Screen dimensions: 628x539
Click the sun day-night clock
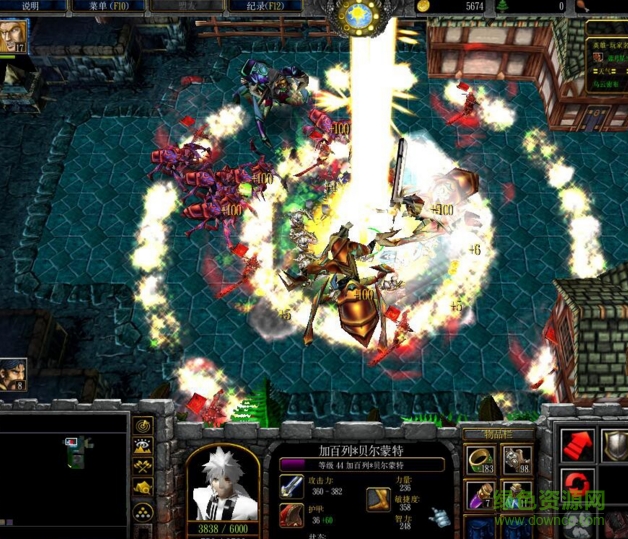[358, 15]
